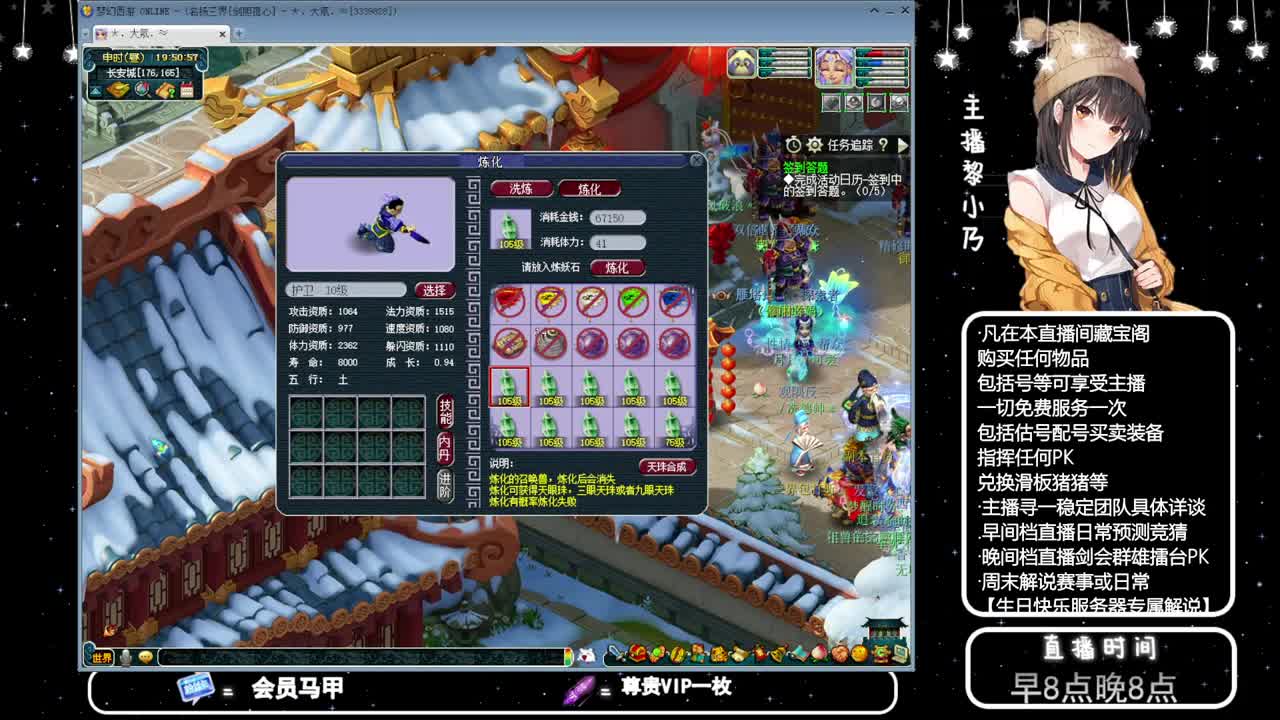Click the character portrait icon top right

coord(833,68)
